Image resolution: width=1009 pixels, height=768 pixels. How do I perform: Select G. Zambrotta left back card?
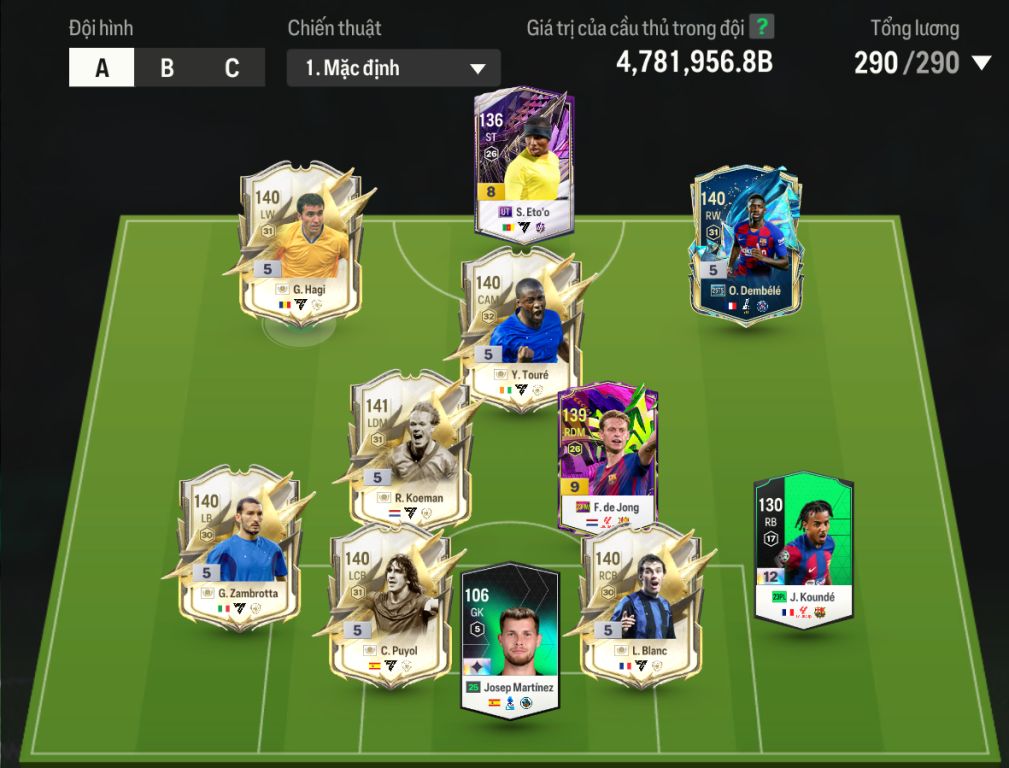click(x=241, y=546)
